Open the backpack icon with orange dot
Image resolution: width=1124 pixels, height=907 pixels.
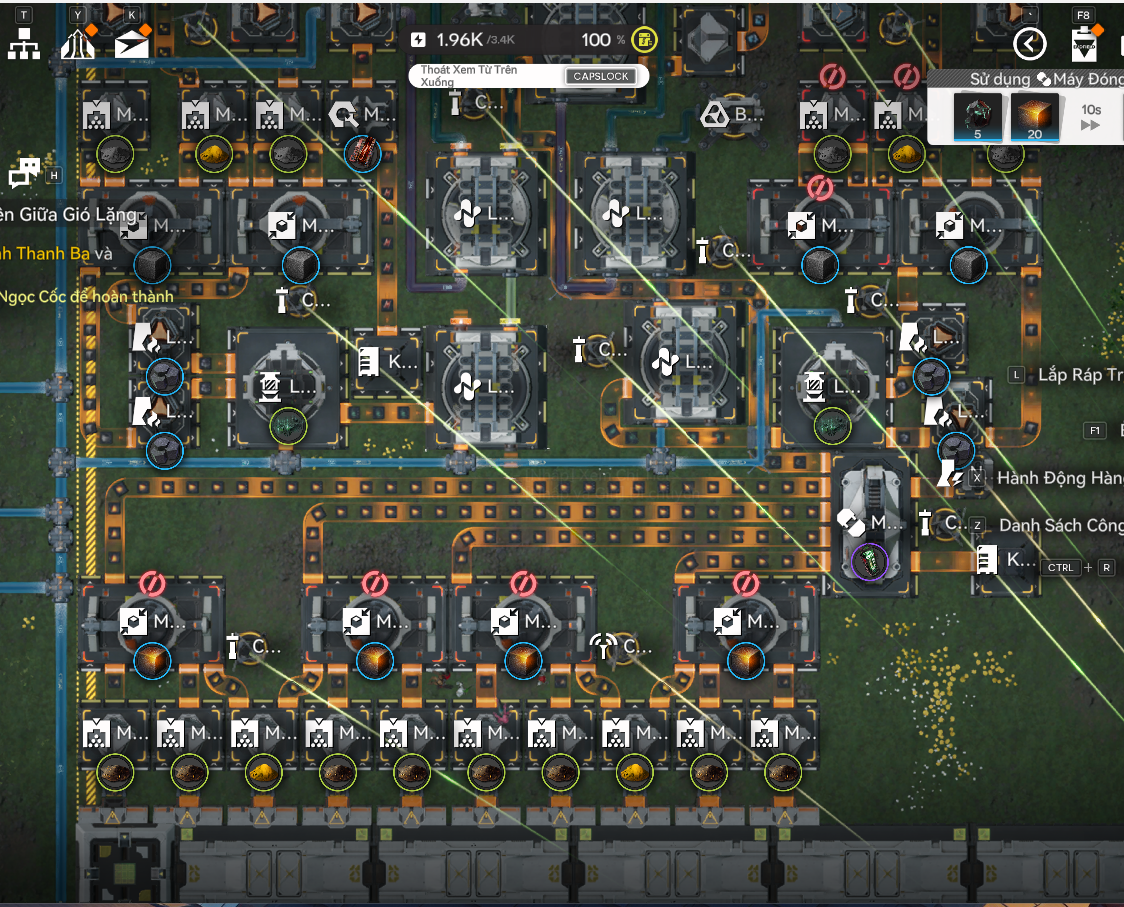[x=1083, y=44]
